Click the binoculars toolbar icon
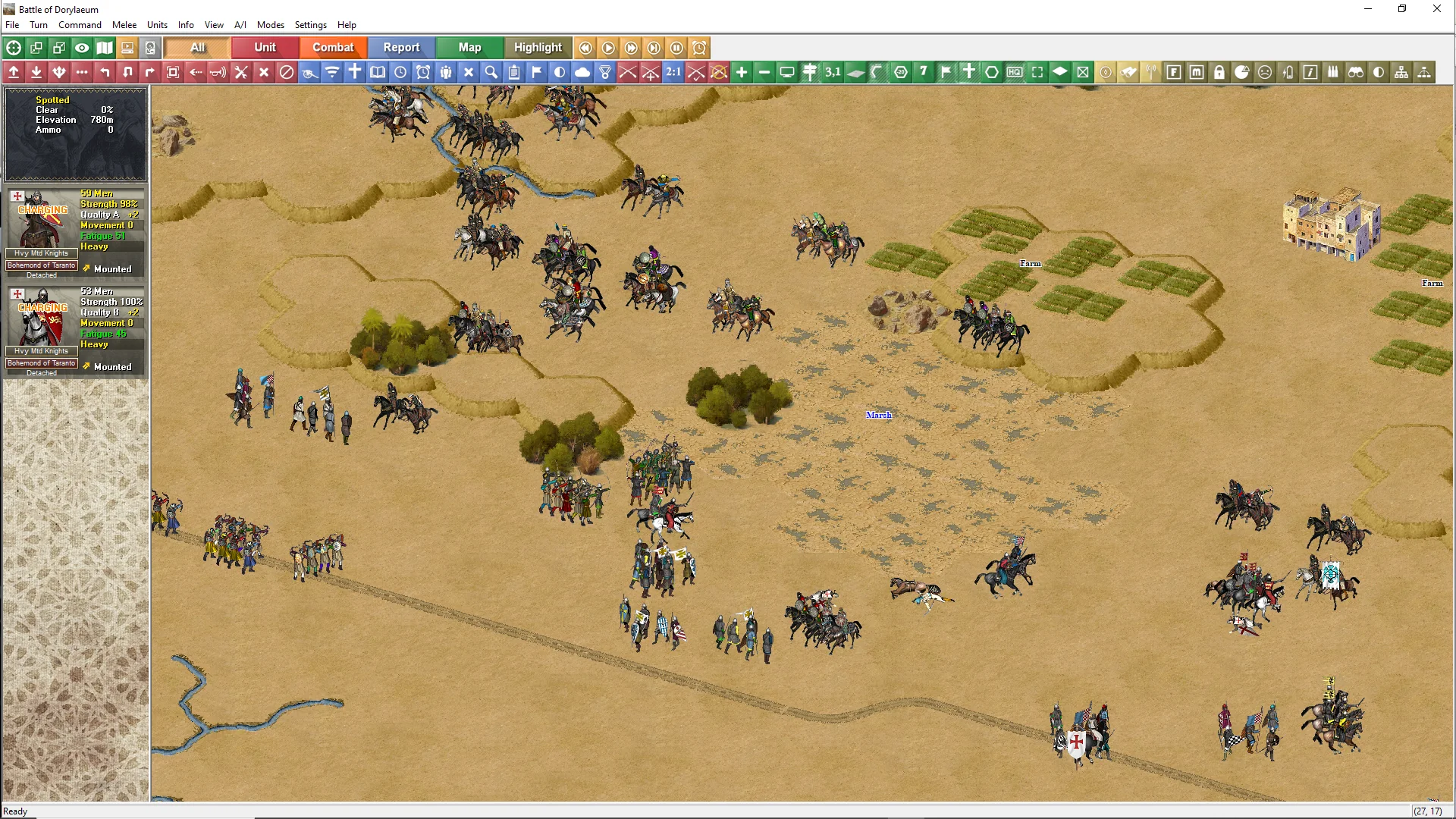The width and height of the screenshot is (1456, 819). 1356,72
